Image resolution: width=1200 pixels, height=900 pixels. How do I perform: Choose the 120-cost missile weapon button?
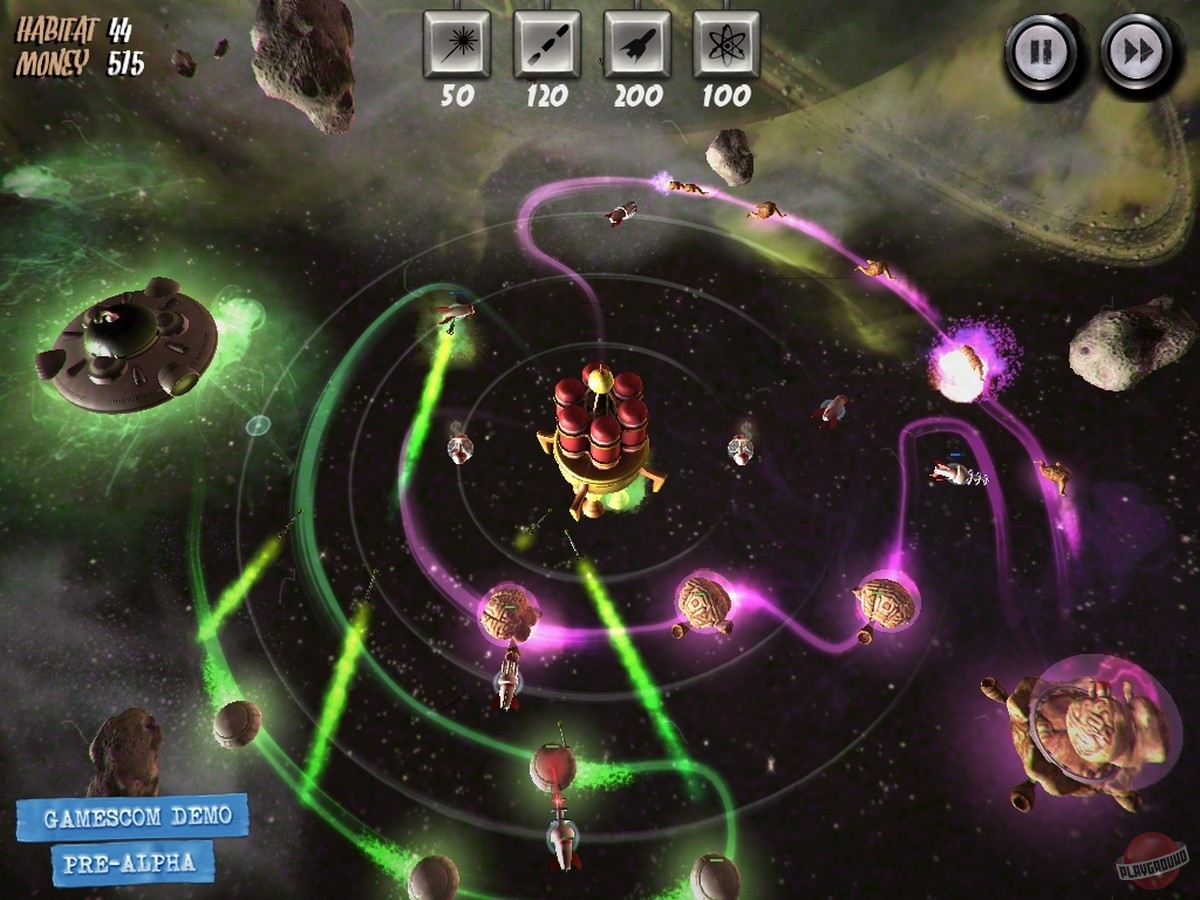pyautogui.click(x=547, y=44)
